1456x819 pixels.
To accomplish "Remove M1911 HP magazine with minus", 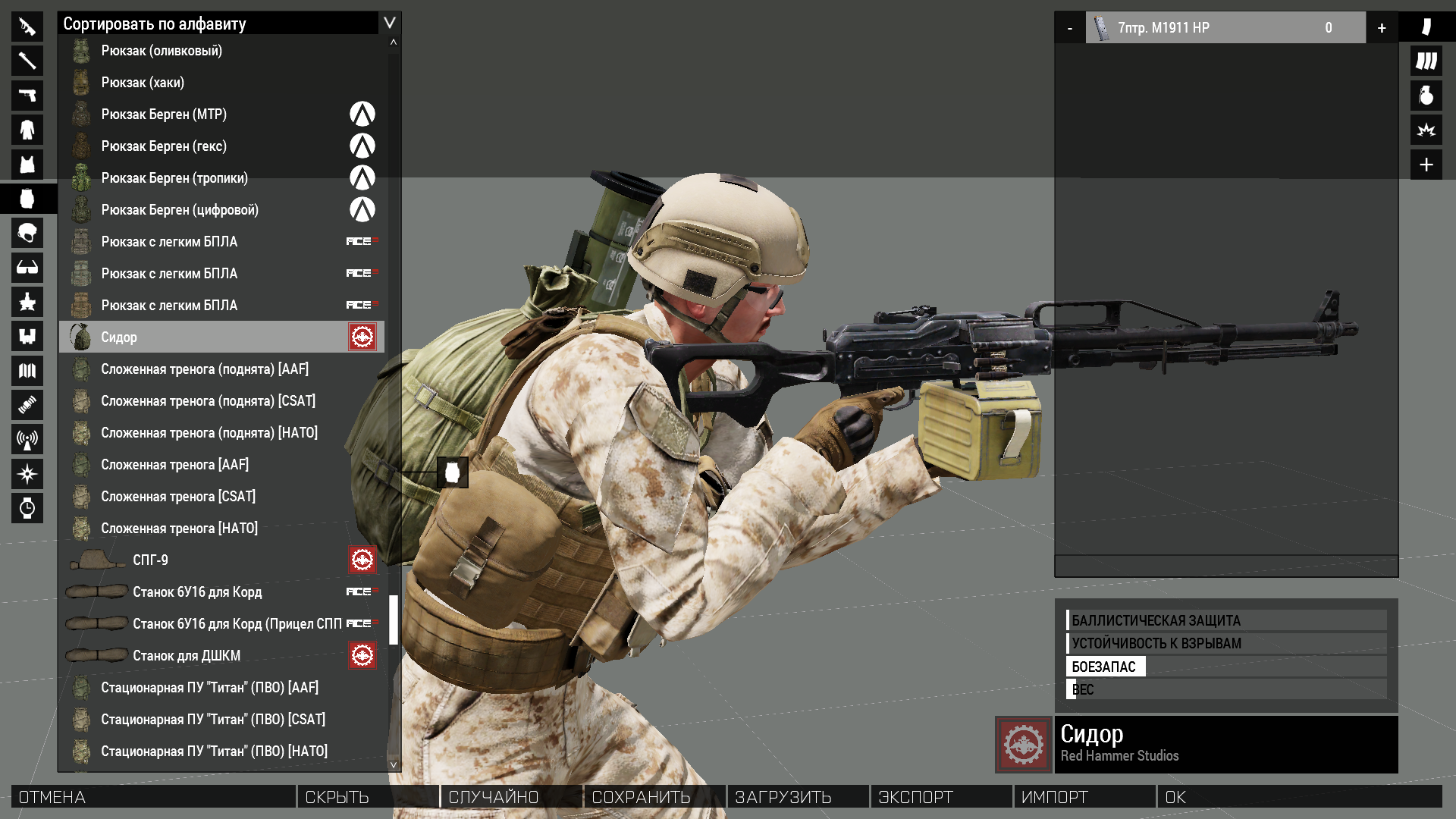I will pyautogui.click(x=1070, y=28).
